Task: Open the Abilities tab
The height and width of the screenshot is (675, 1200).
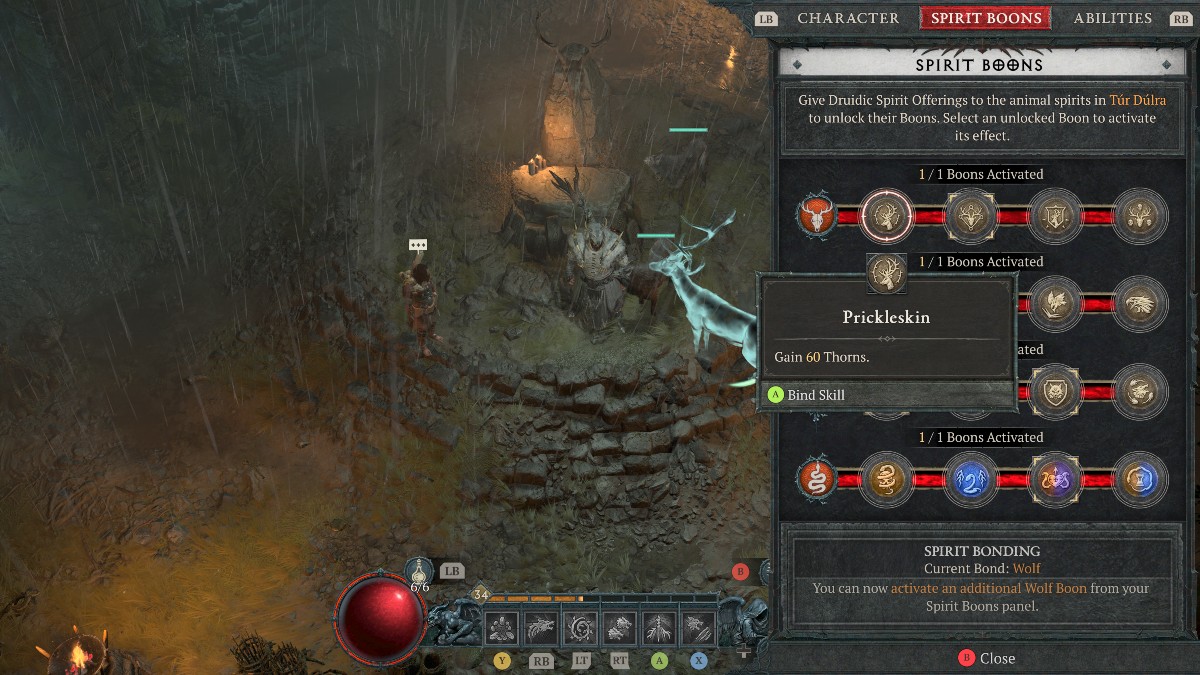Action: 1112,18
